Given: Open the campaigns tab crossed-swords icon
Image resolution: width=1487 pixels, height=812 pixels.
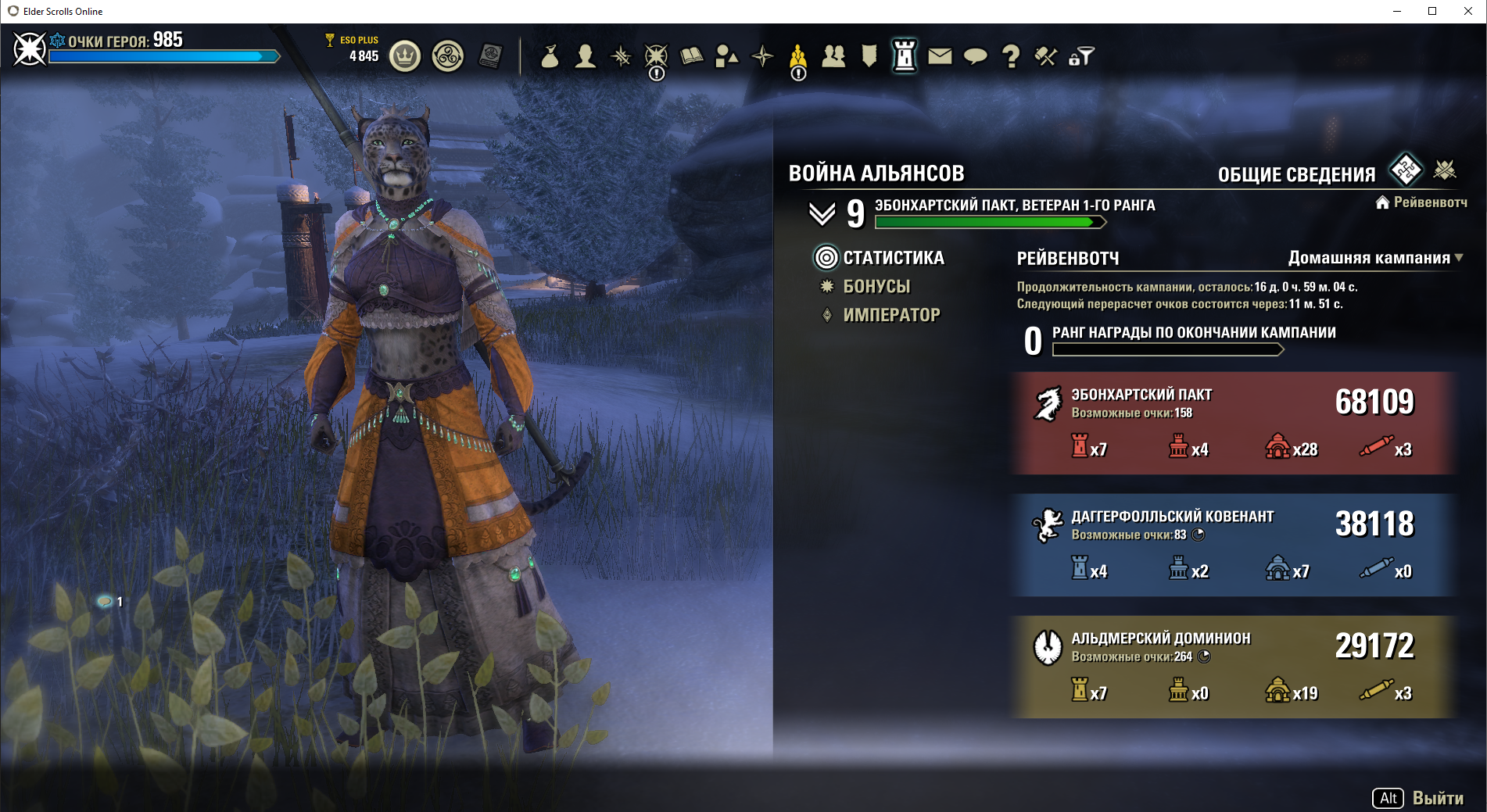Looking at the screenshot, I should 1445,170.
